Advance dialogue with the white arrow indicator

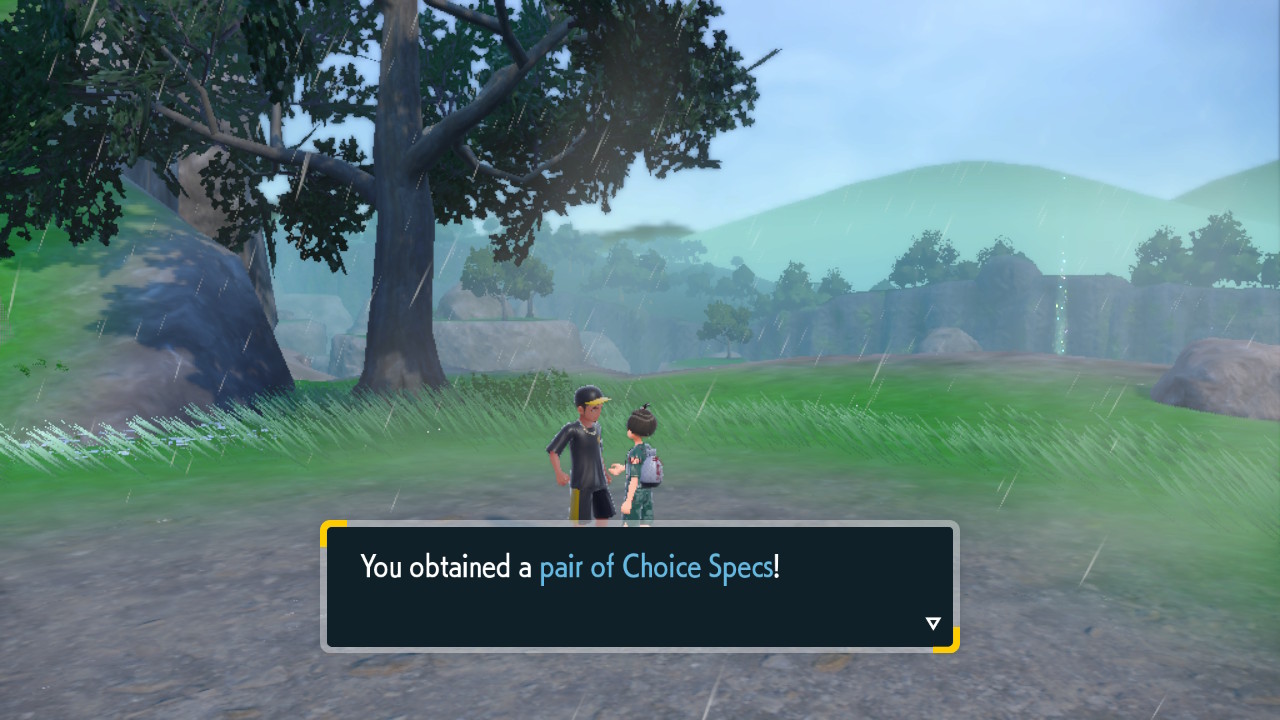click(933, 624)
